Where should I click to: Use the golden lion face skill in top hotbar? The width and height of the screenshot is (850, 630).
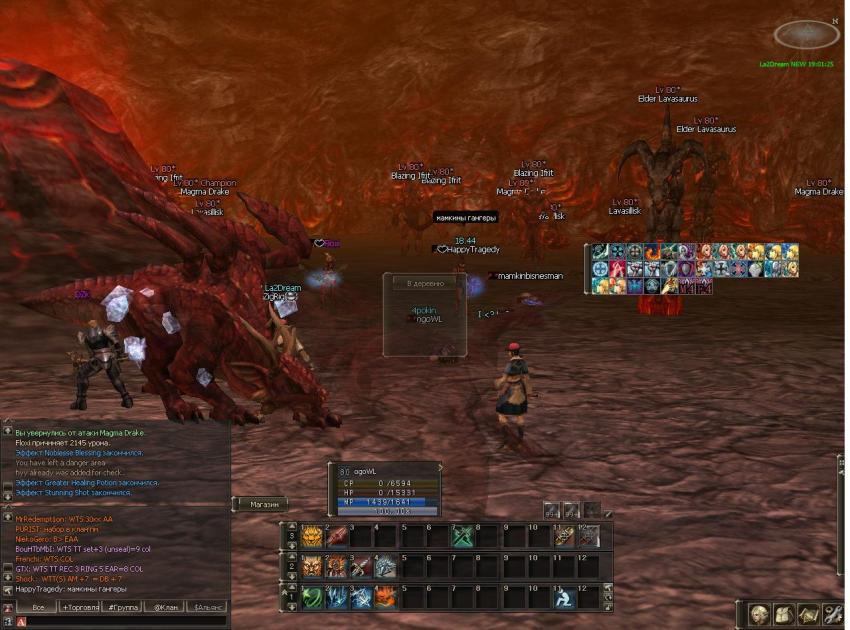click(x=312, y=536)
